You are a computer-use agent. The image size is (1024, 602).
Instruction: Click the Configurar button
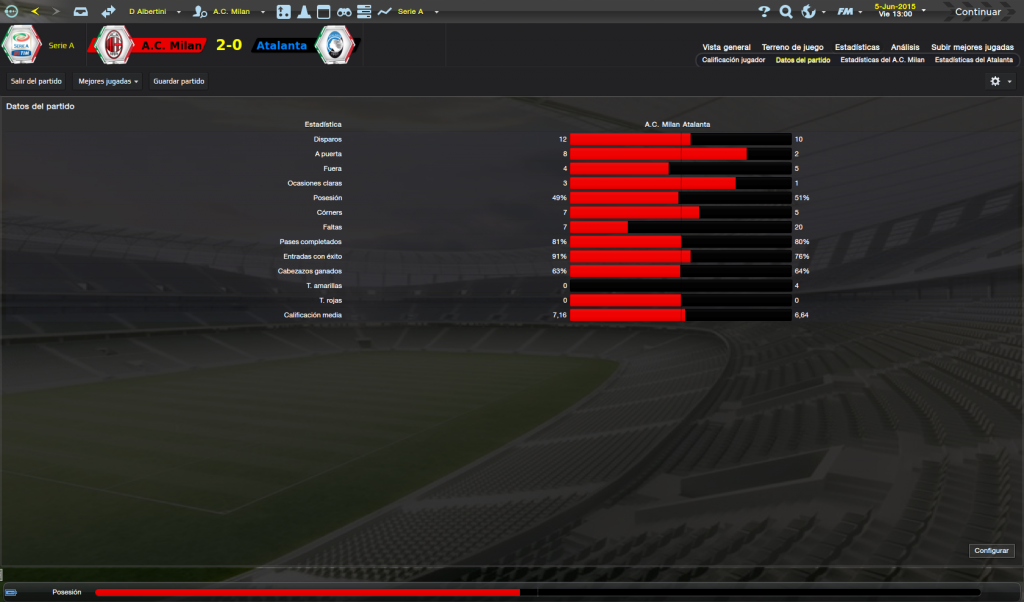coord(991,551)
